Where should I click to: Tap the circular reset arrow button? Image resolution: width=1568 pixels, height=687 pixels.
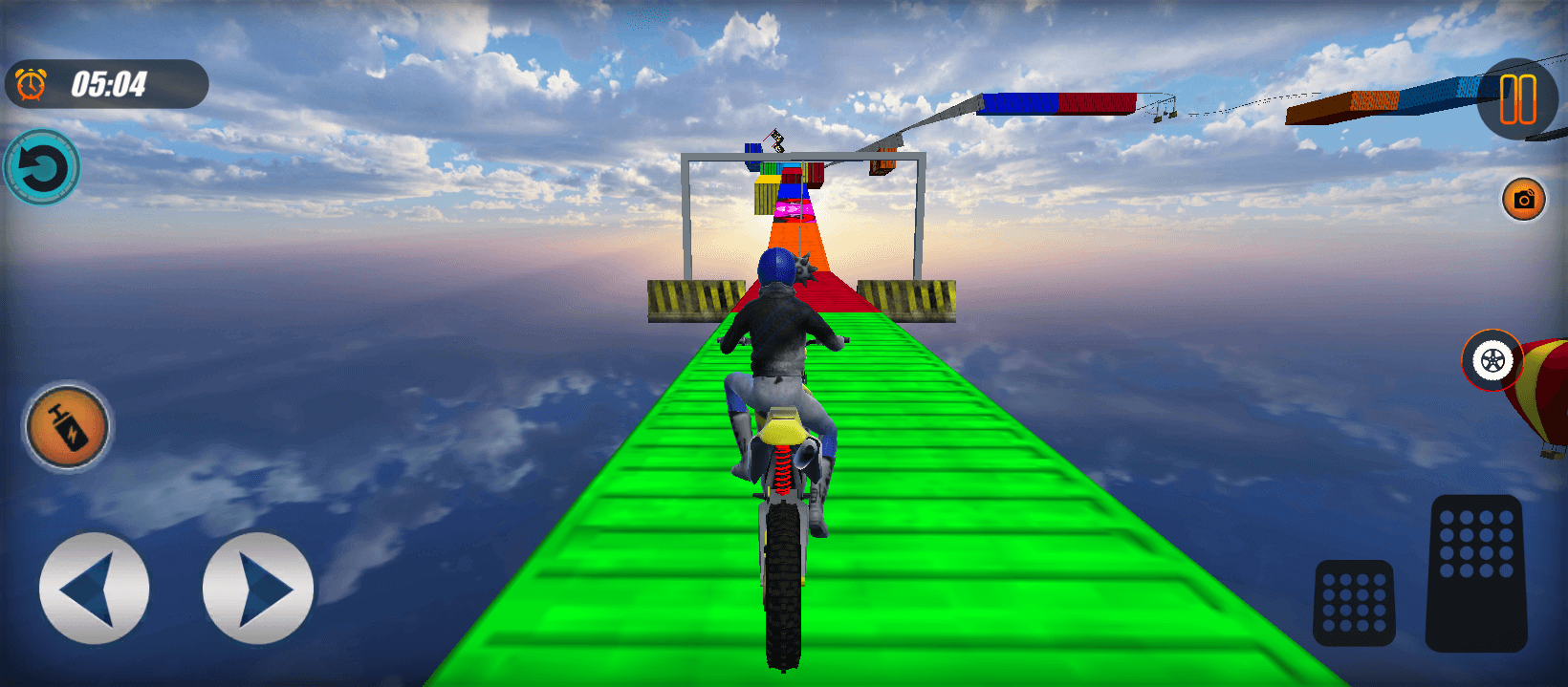tap(42, 168)
